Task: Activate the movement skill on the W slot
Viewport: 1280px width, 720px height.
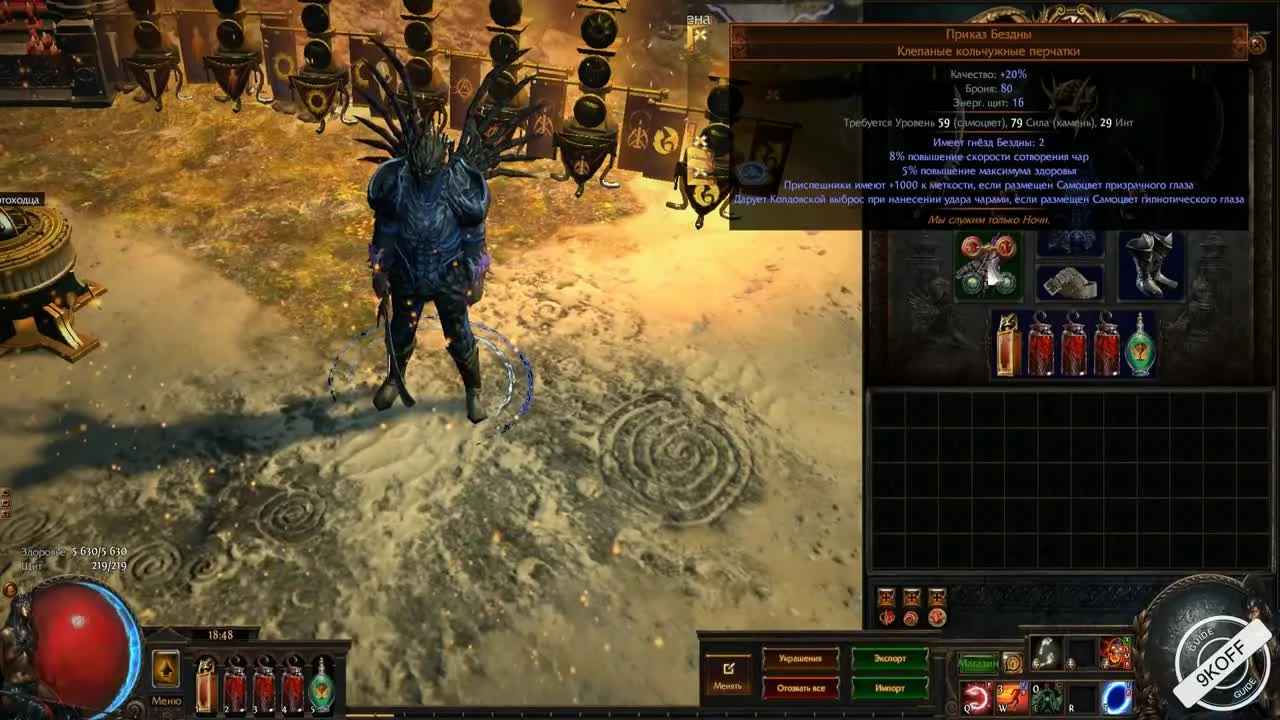Action: tap(1012, 697)
